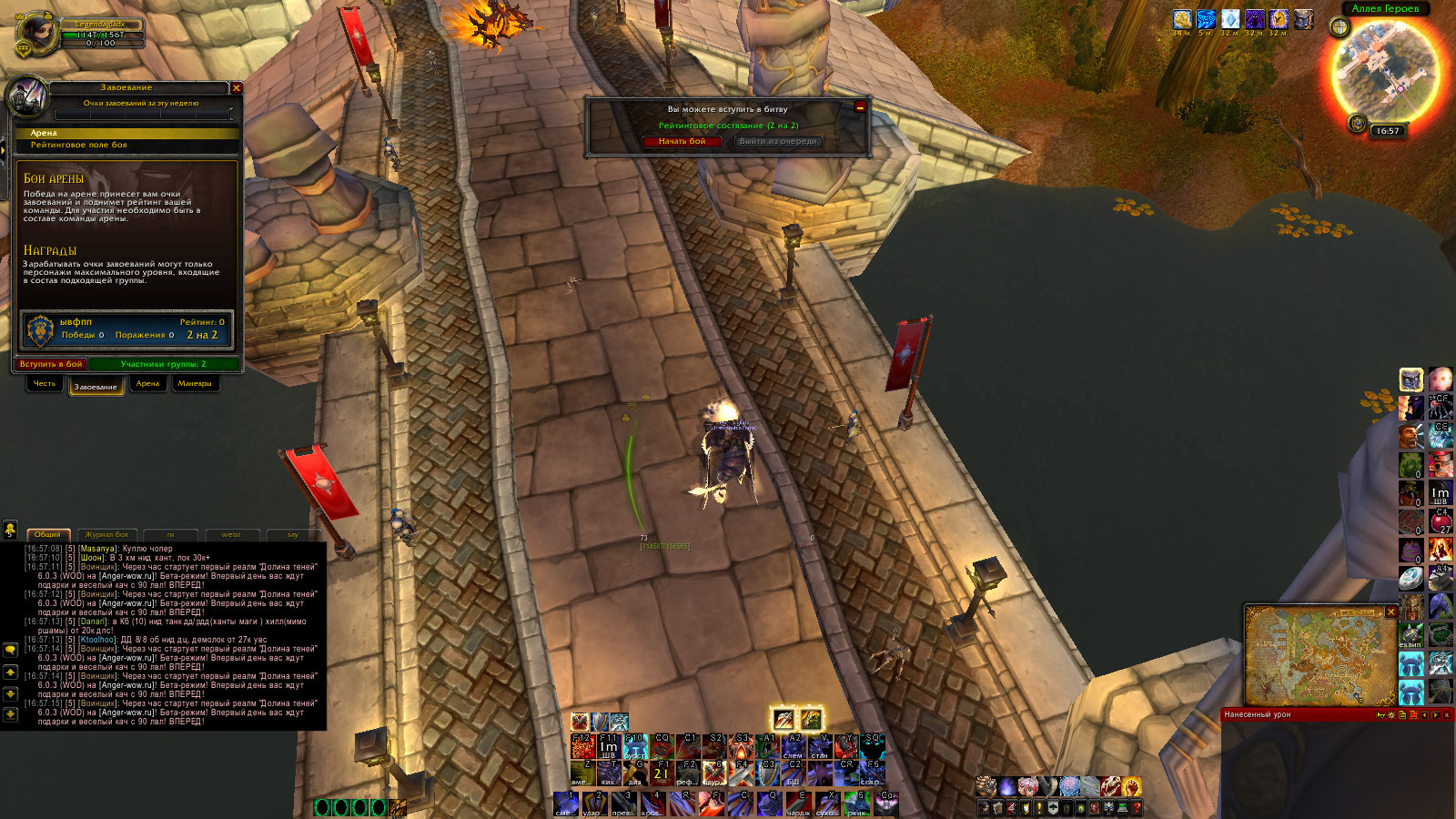
Task: Click the "Вступить в бой" button
Action: (51, 364)
